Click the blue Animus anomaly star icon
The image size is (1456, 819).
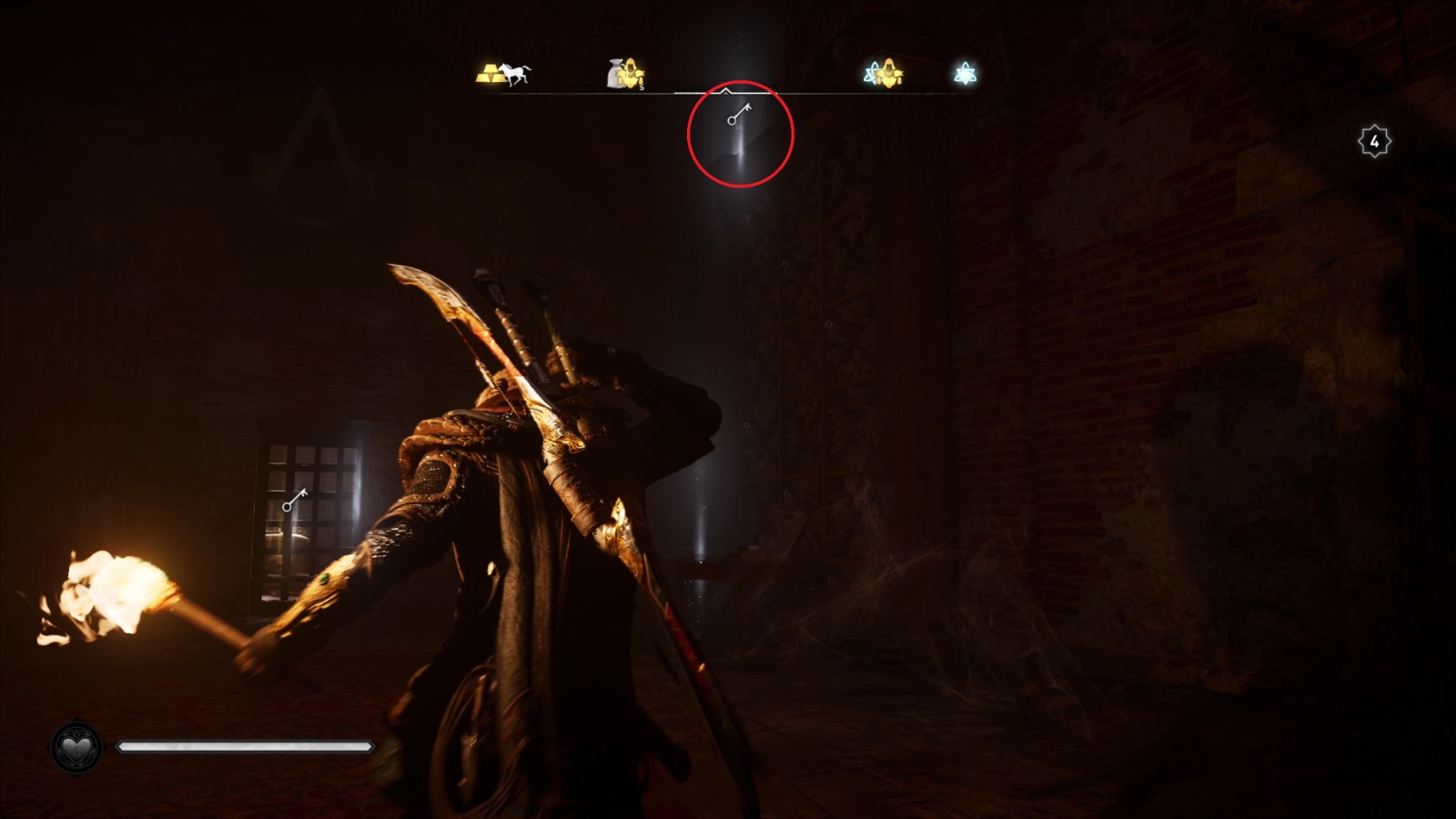963,73
